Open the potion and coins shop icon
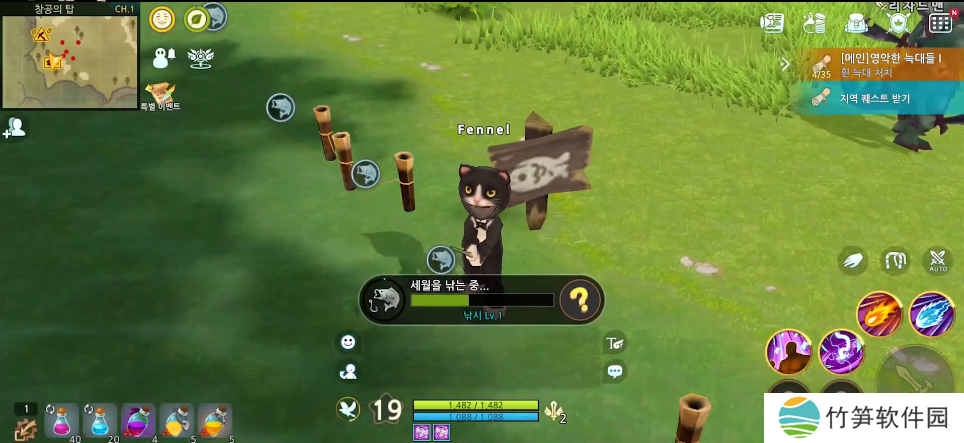This screenshot has width=964, height=443. pyautogui.click(x=815, y=22)
